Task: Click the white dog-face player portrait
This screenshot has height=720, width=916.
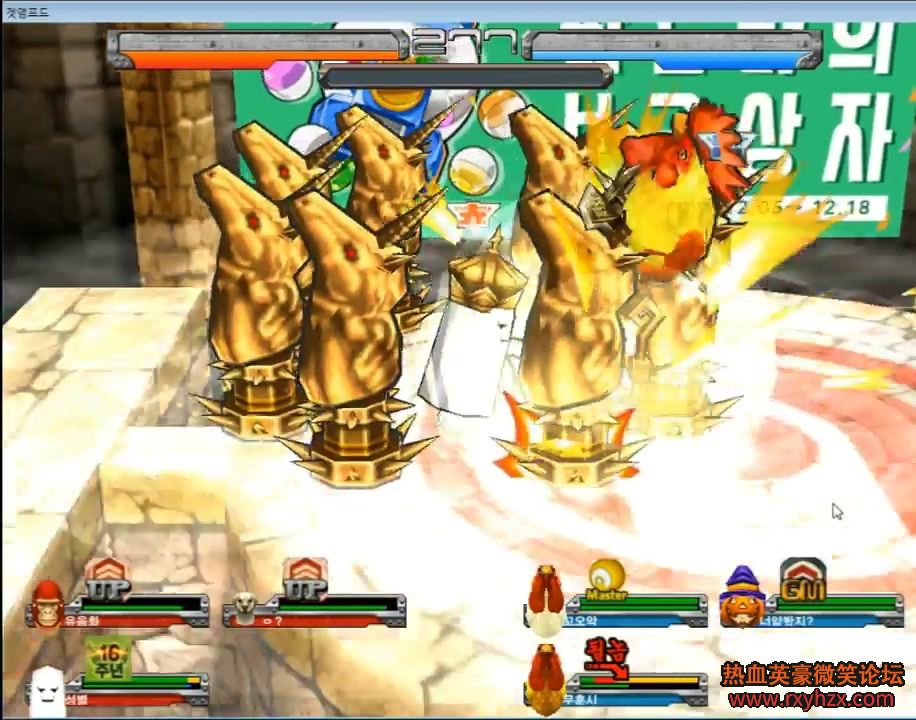Action: tap(244, 607)
